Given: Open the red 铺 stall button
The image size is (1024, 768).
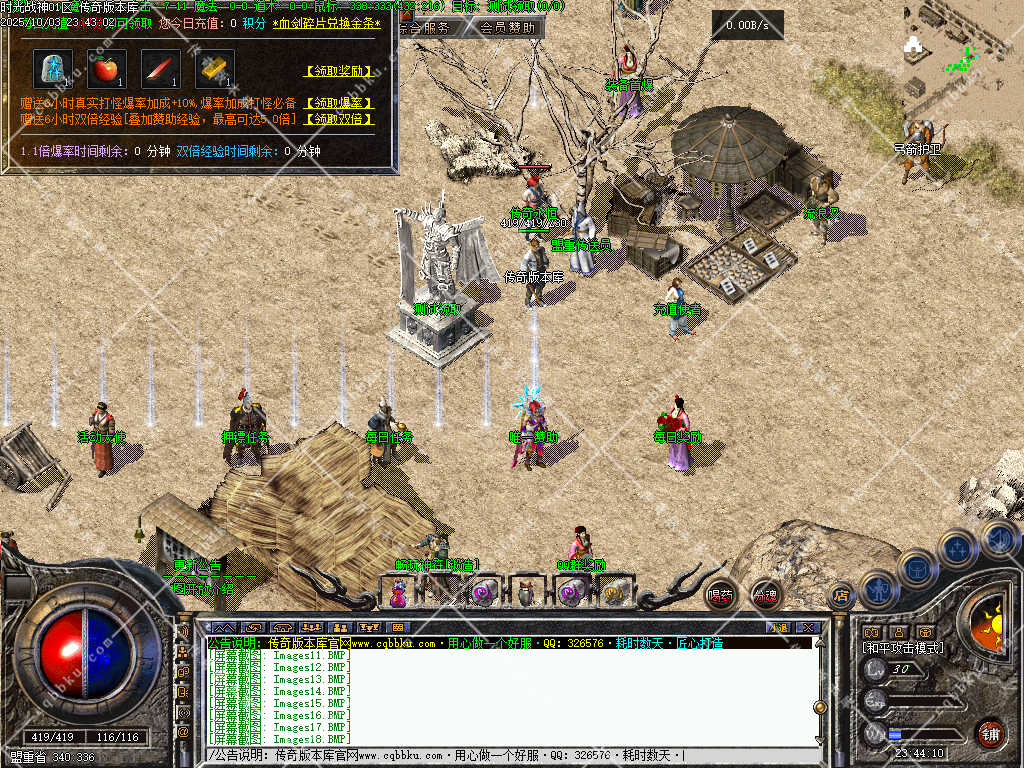Looking at the screenshot, I should coord(990,733).
